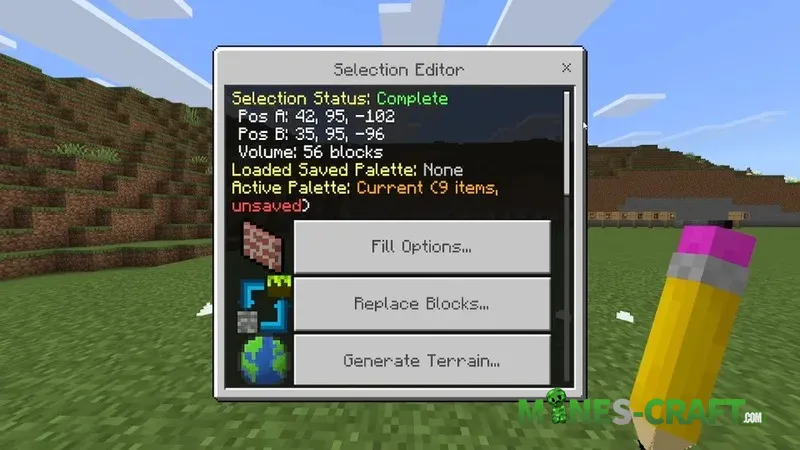Open the Fill Options menu
The image size is (800, 450).
[421, 246]
